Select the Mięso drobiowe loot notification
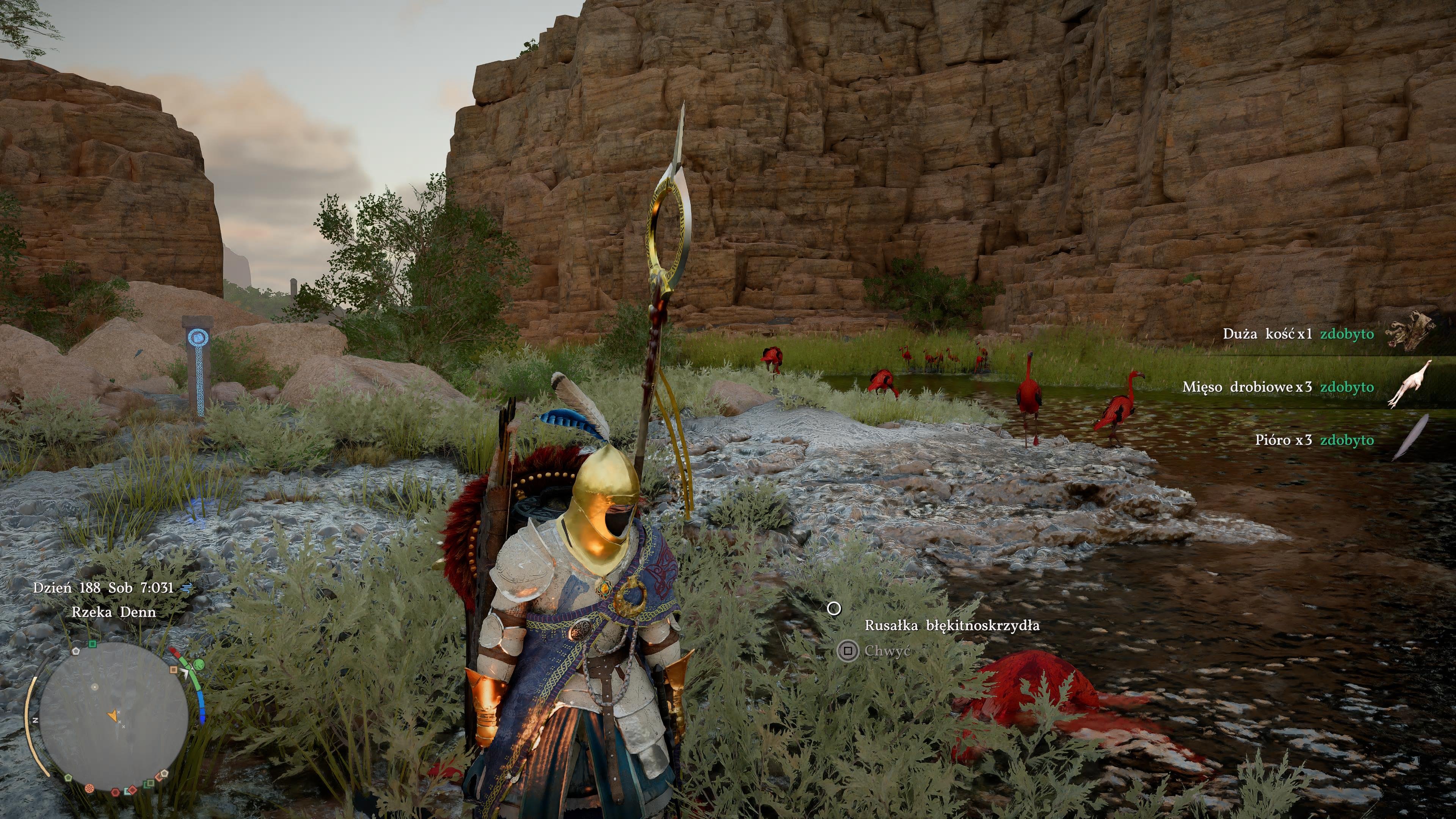 tap(1277, 387)
